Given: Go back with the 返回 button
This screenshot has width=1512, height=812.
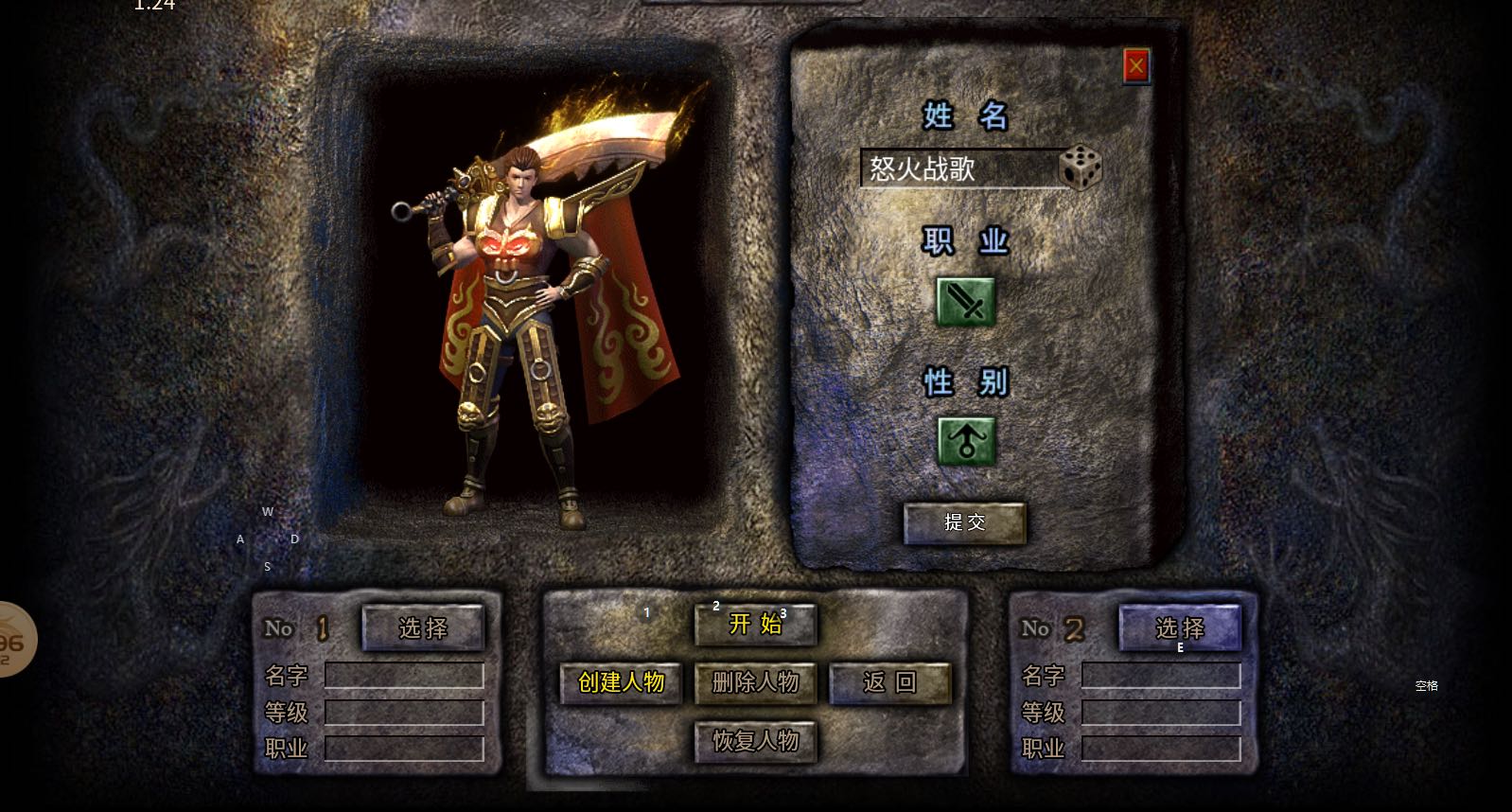Looking at the screenshot, I should click(x=889, y=682).
